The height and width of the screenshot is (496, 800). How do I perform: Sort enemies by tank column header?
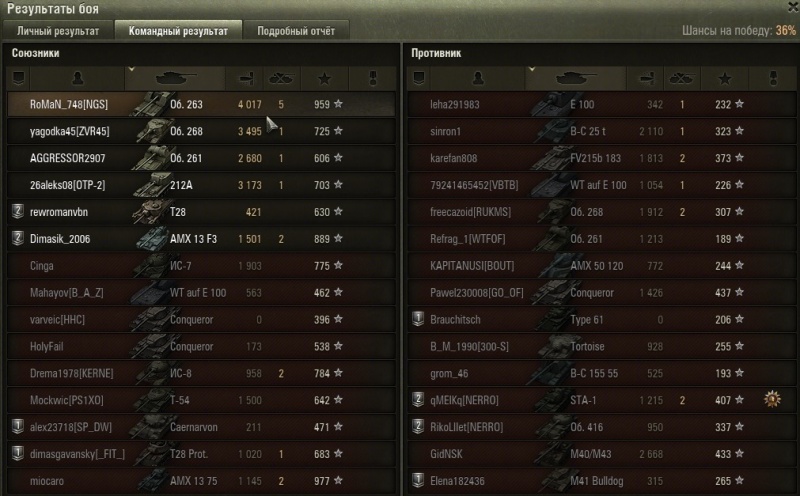577,76
